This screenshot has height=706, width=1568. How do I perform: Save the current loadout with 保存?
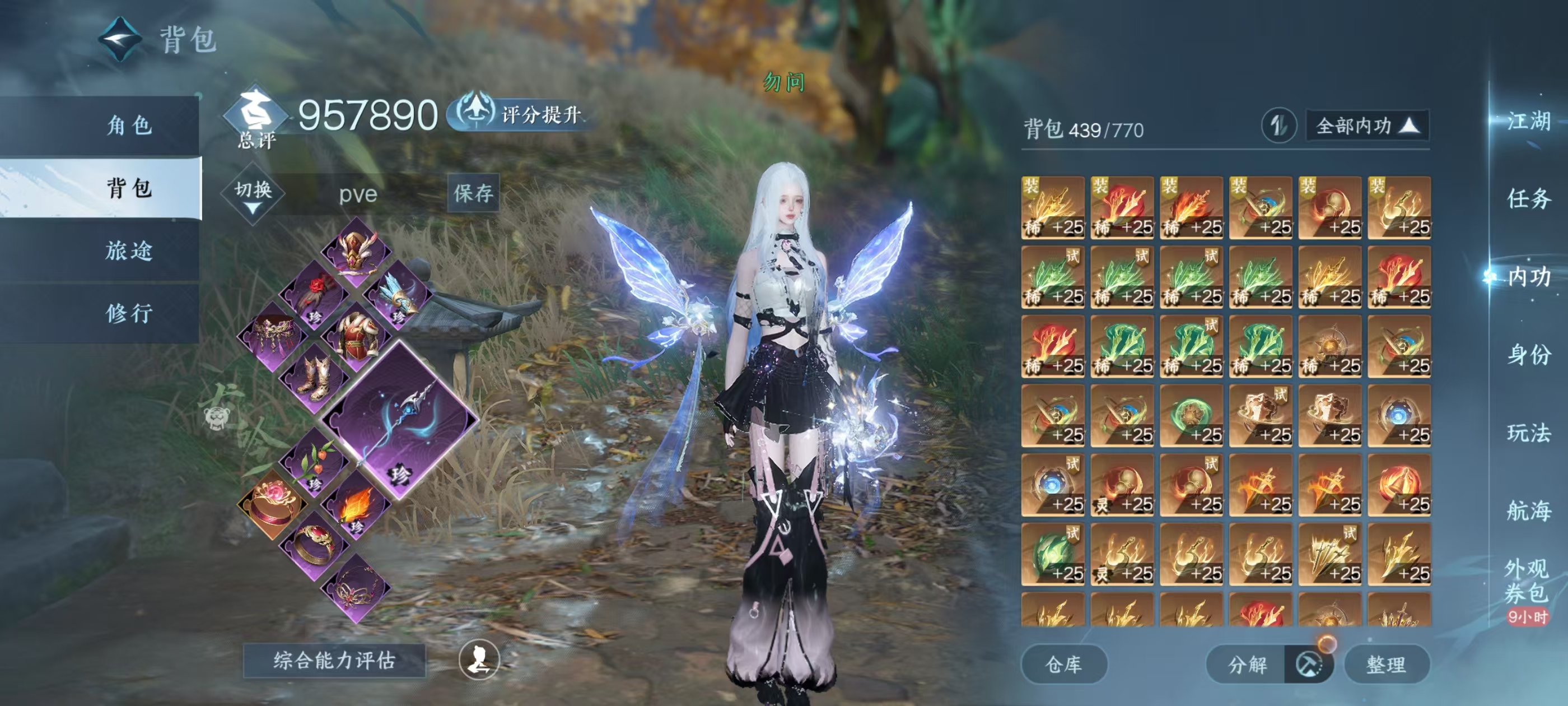coord(473,193)
